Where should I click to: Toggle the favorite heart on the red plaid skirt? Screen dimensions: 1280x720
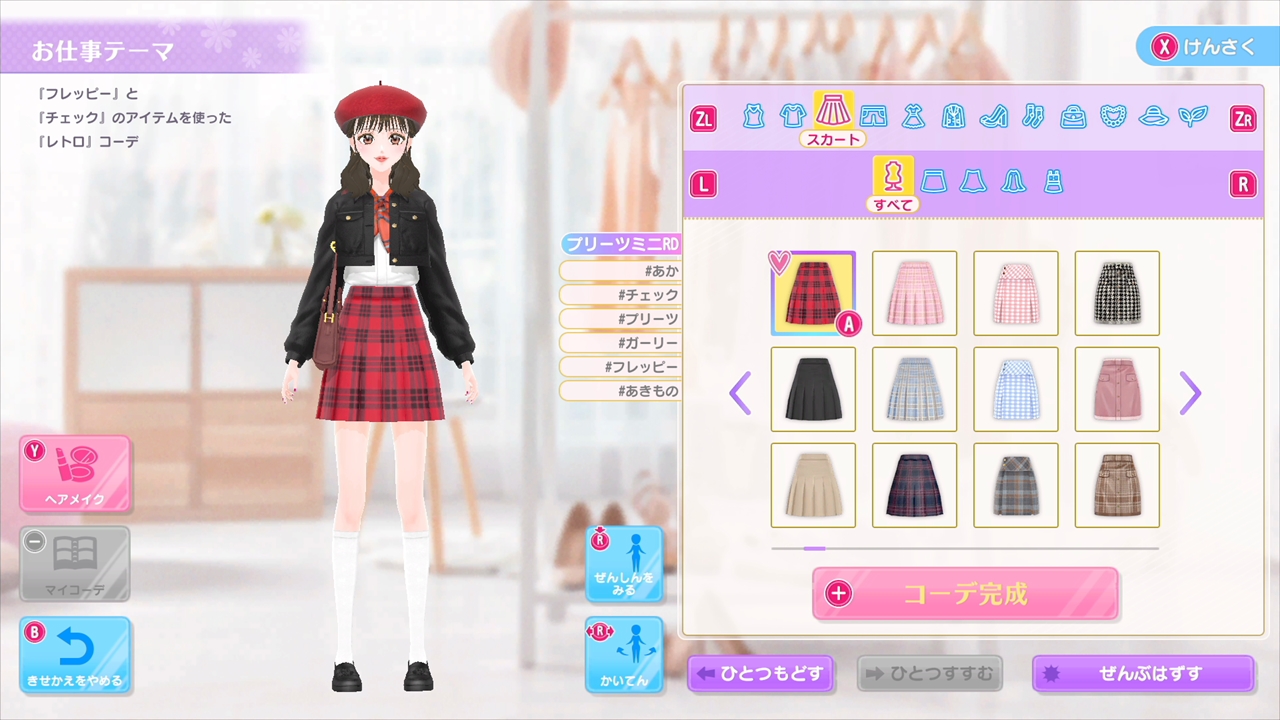point(780,262)
